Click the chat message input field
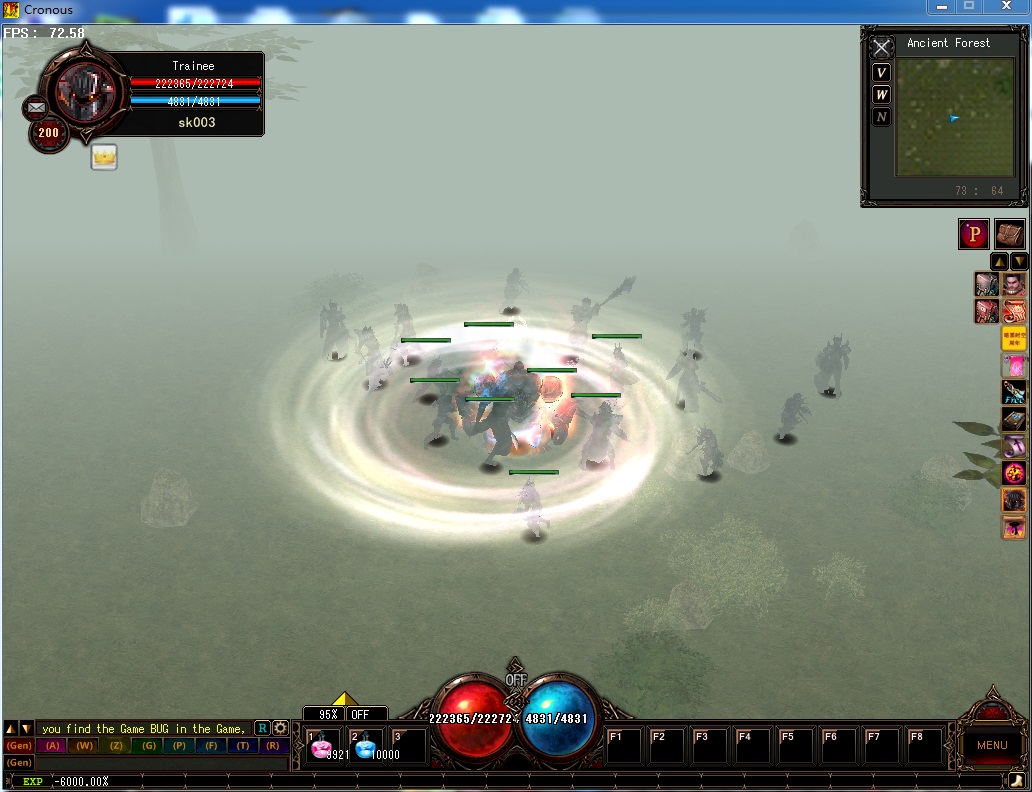Image resolution: width=1032 pixels, height=792 pixels. click(160, 762)
